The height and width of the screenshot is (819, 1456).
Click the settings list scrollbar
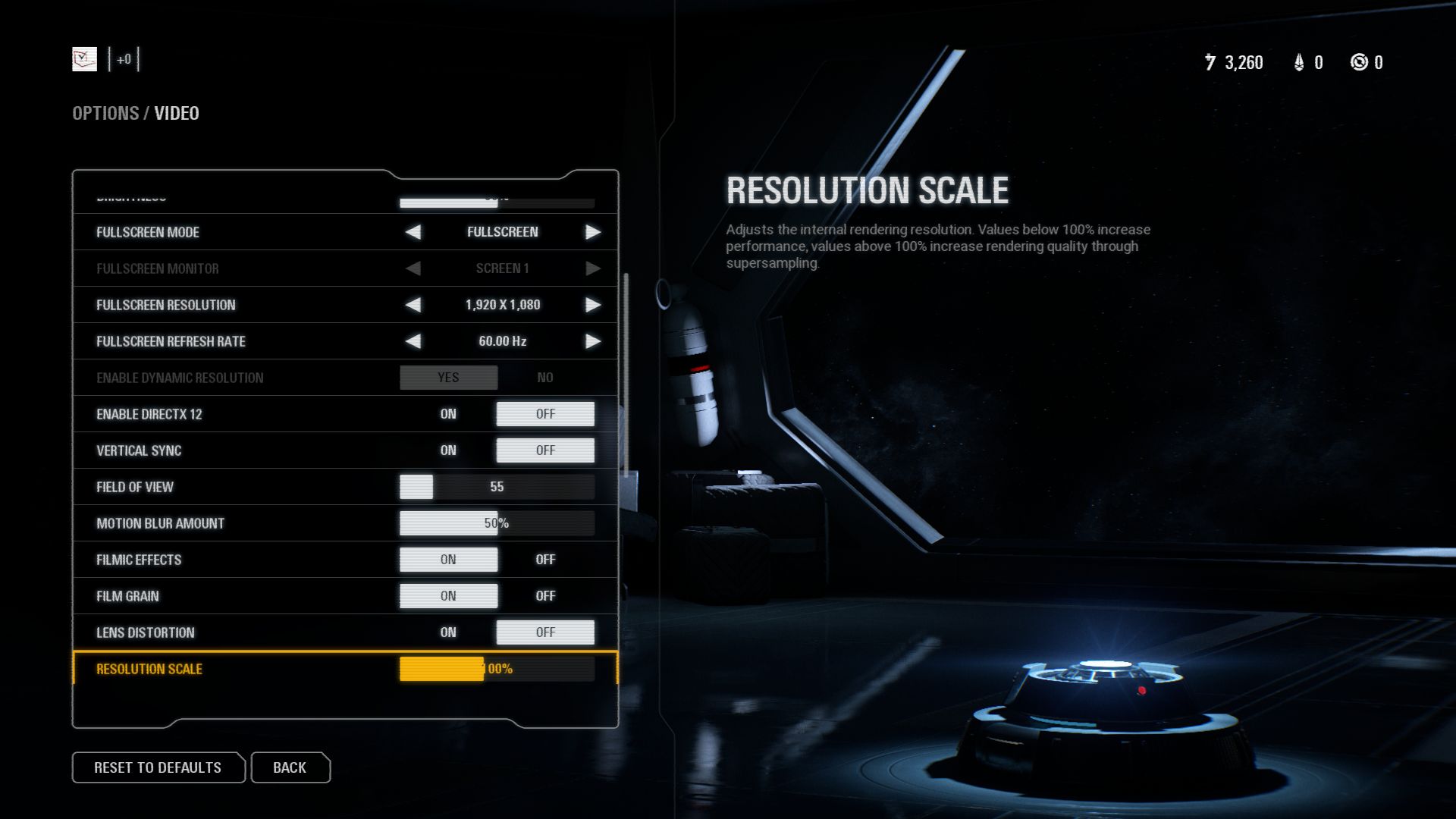(626, 375)
